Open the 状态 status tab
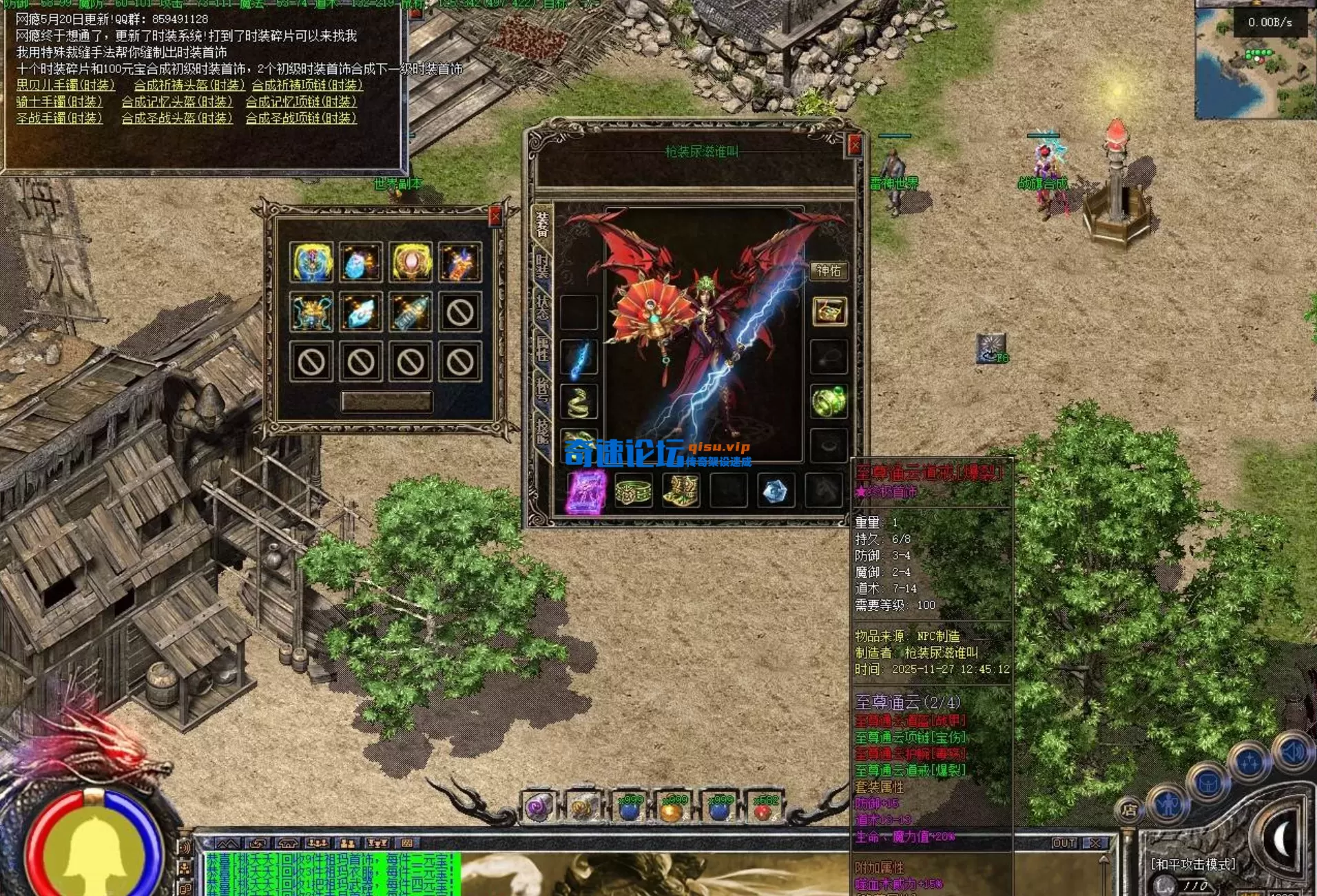Screen dimensions: 1317x896 pos(542,308)
